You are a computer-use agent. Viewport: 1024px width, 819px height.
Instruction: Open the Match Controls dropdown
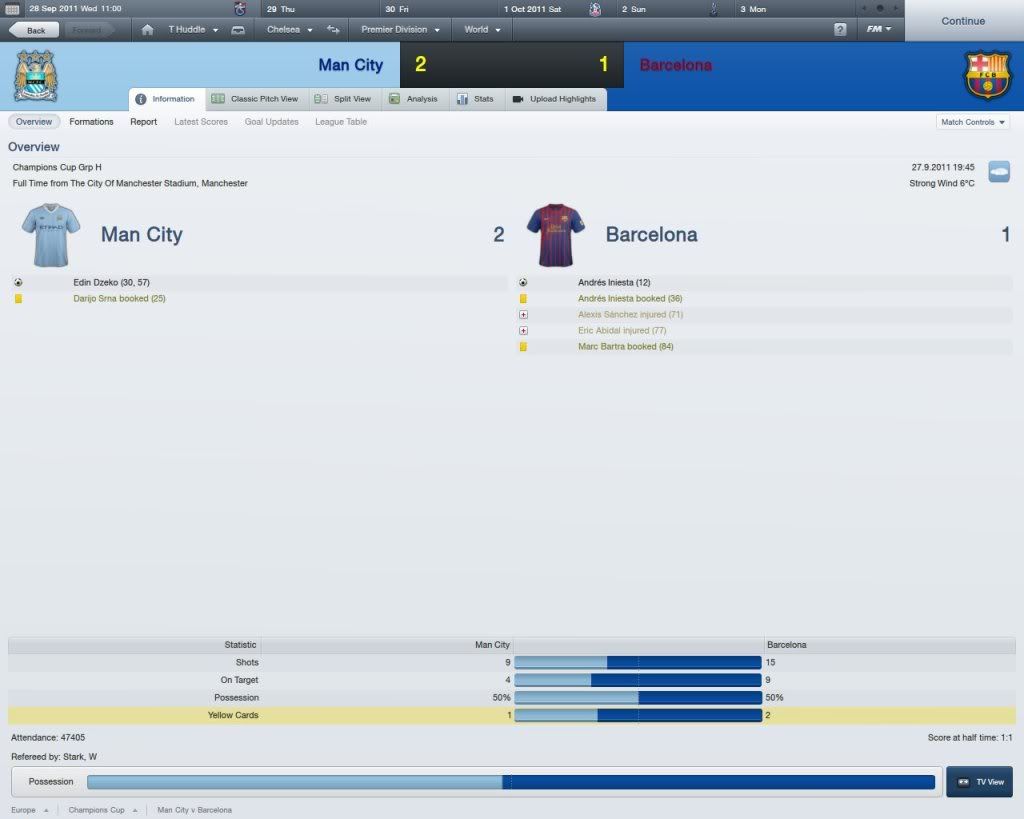(972, 122)
